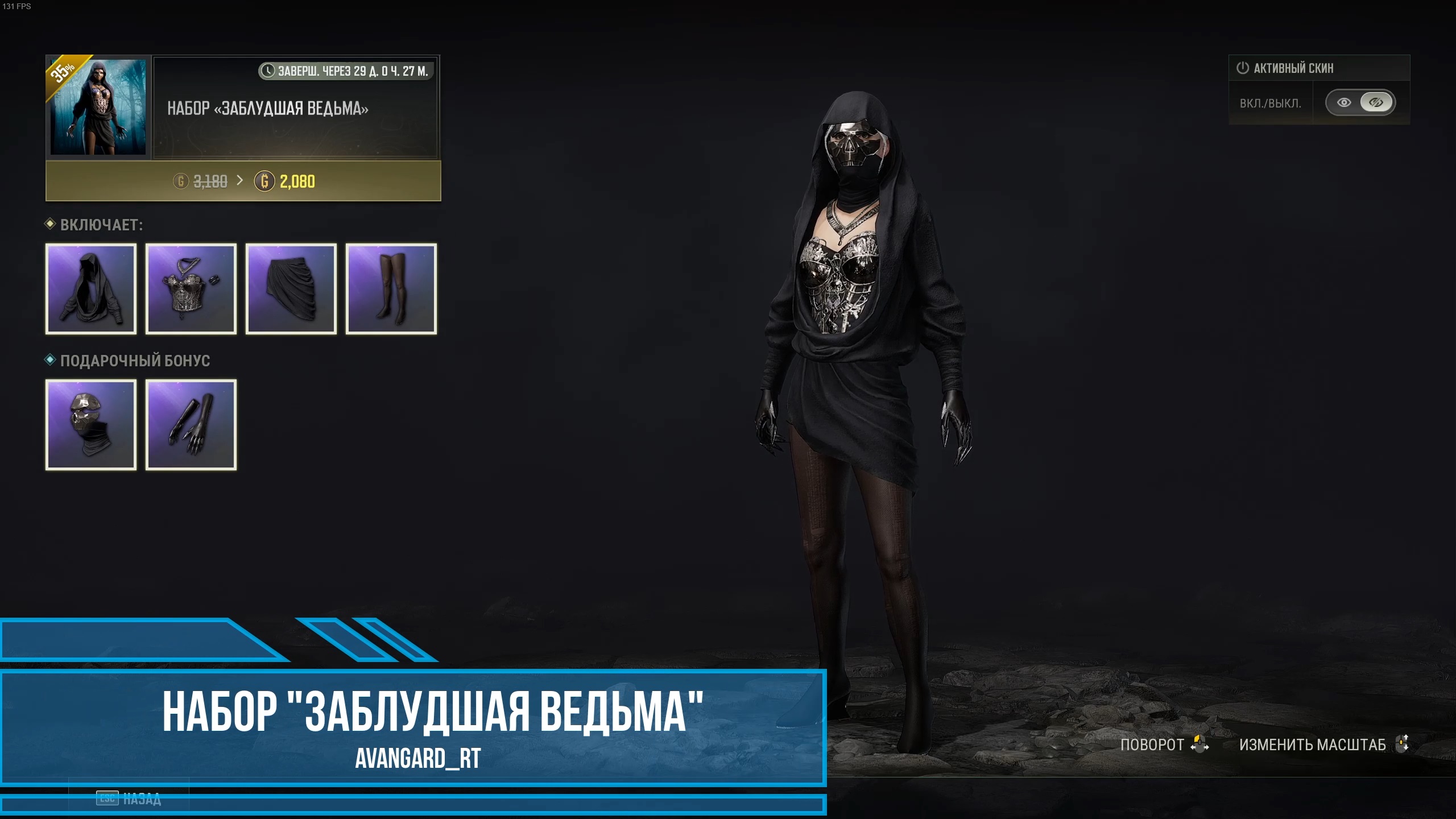Click the bundle thumbnail with 35% badge
The height and width of the screenshot is (819, 1456).
pyautogui.click(x=98, y=106)
